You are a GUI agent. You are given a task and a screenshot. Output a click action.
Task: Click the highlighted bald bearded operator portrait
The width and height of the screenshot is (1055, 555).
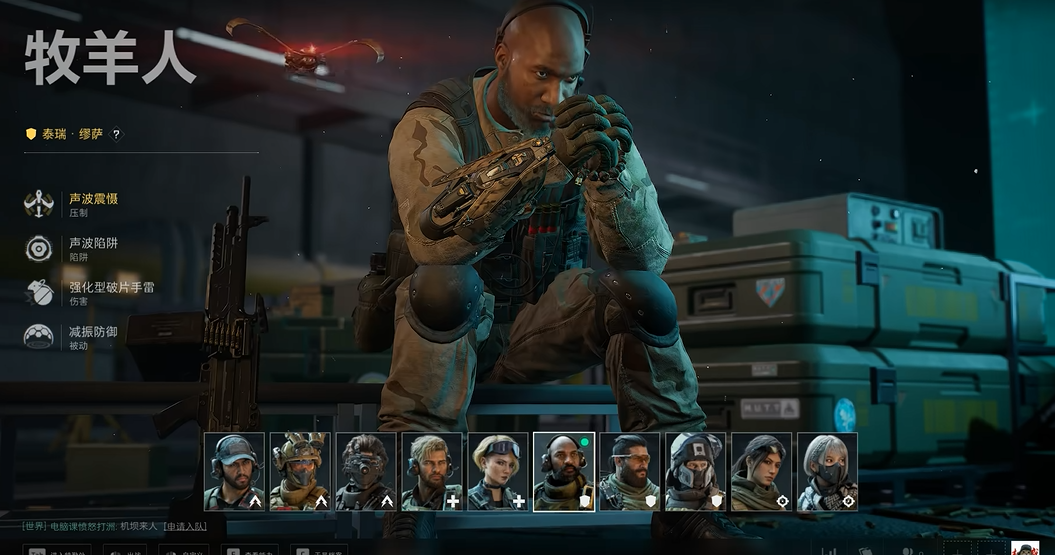tap(564, 472)
